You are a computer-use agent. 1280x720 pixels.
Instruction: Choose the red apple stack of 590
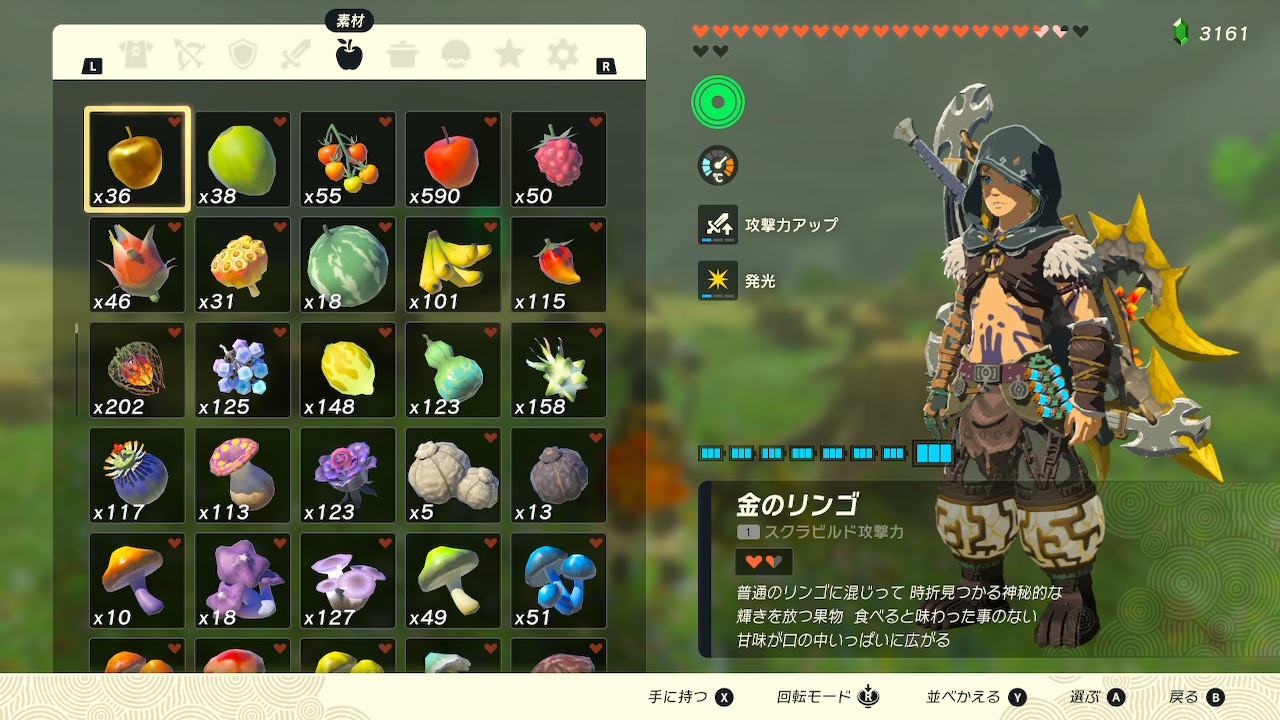453,159
